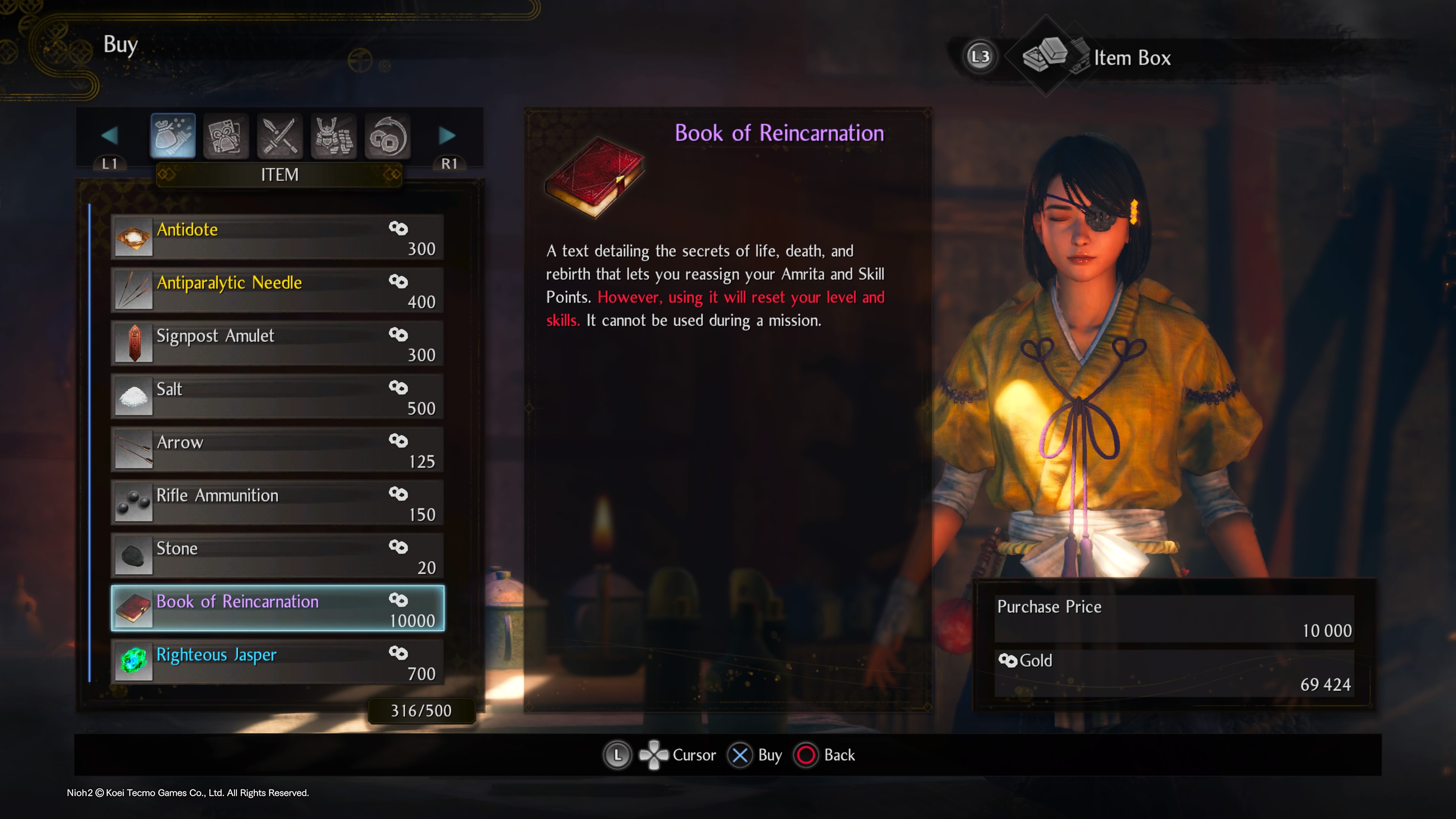Click the Righteous Jasper gem icon
Viewport: 1456px width, 819px height.
[133, 661]
